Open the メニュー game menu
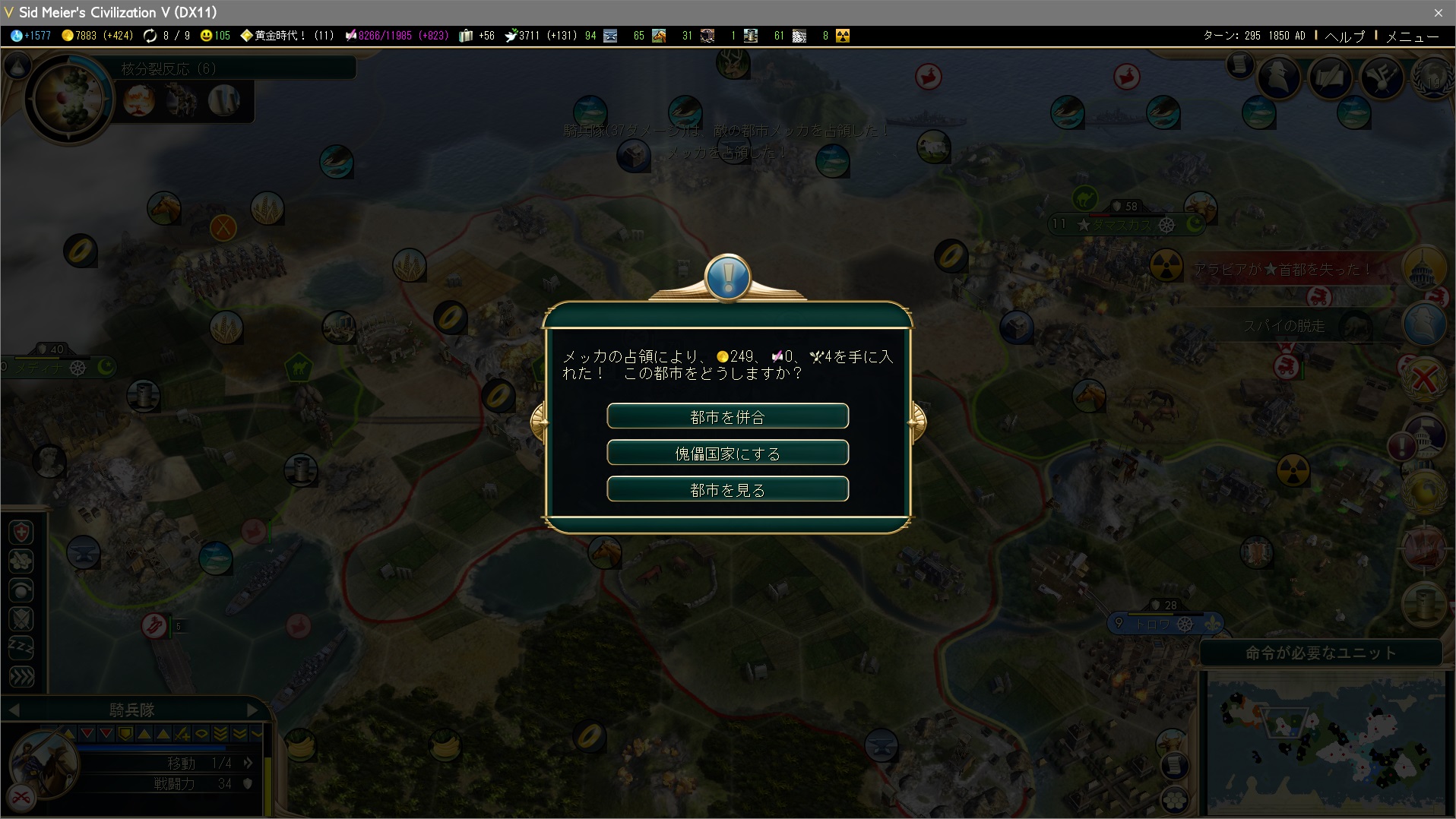Viewport: 1456px width, 819px height. [1412, 36]
